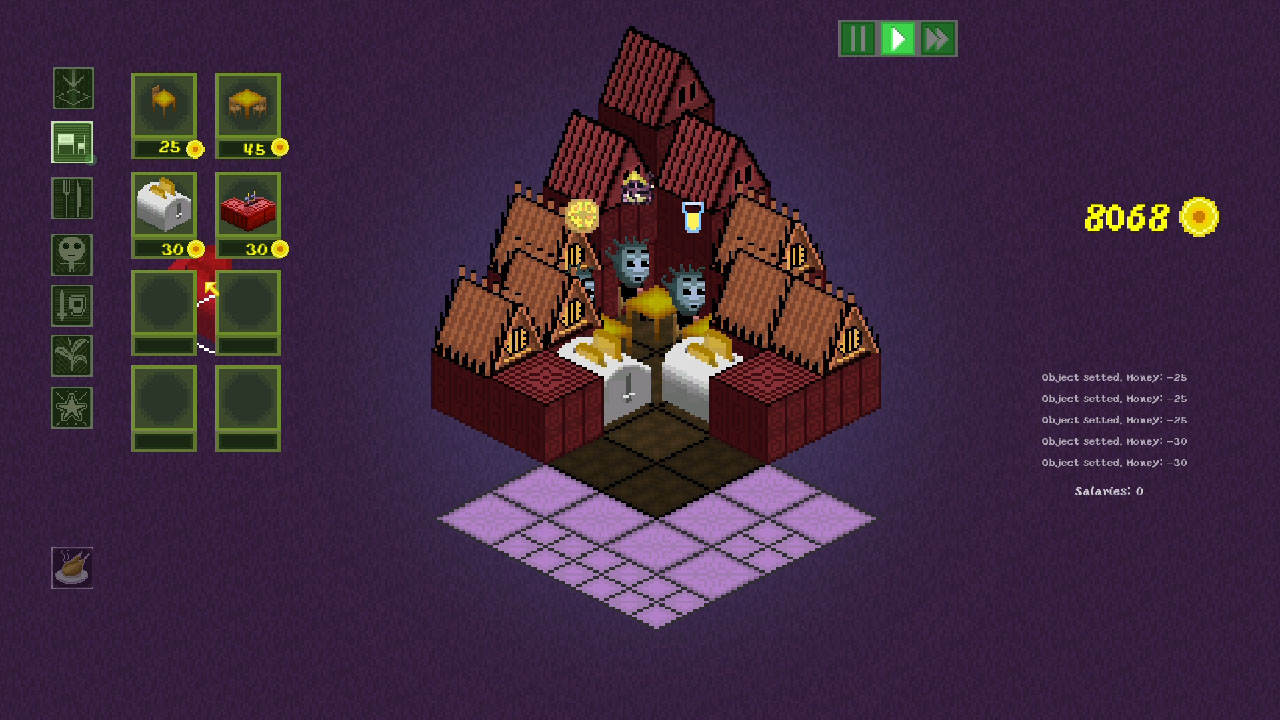
Task: Select the starfish decoration category icon
Action: (x=72, y=408)
